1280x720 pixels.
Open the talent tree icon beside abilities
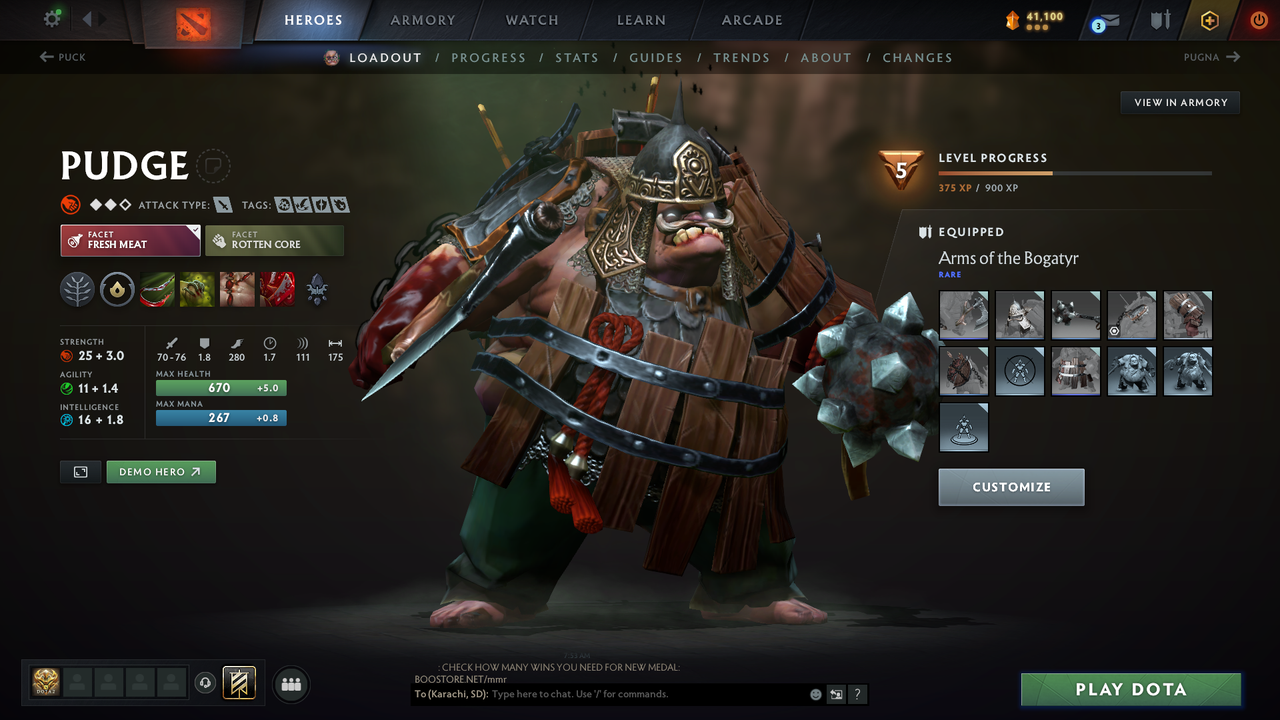point(77,289)
